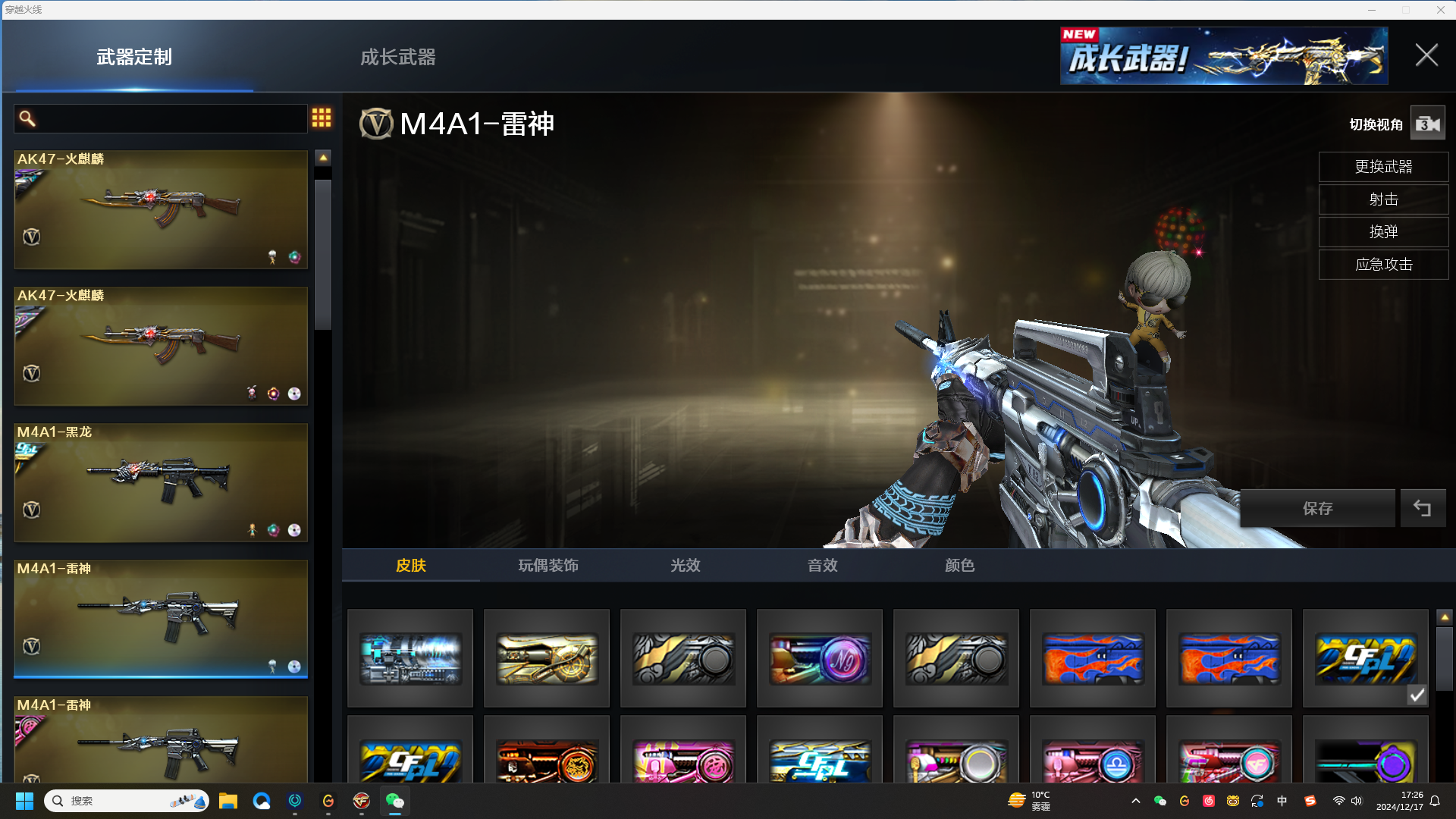Save customization with 保存 button
Screen dimensions: 1456x819
[1317, 508]
